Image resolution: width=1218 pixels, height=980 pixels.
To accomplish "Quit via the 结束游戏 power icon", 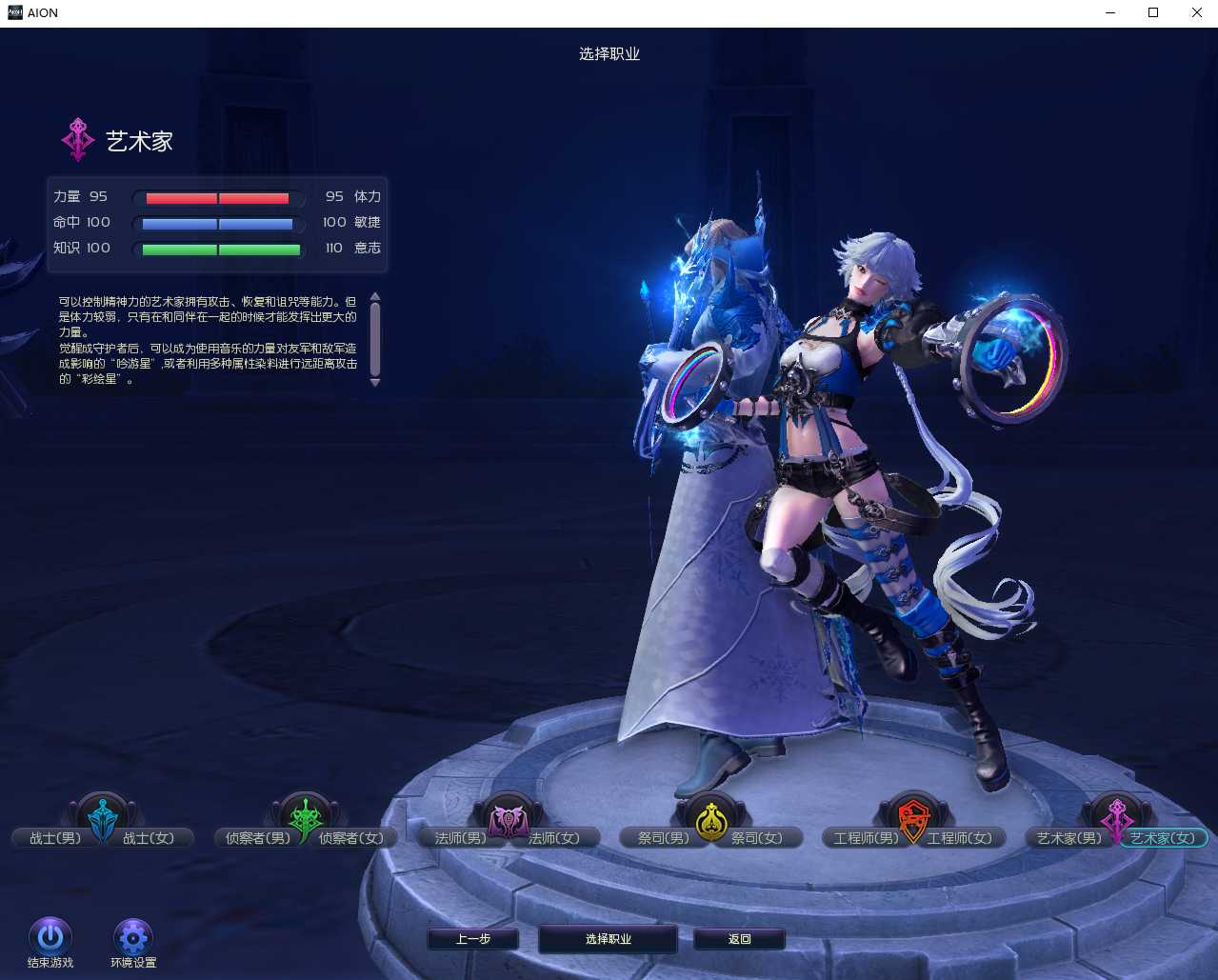I will (x=50, y=937).
